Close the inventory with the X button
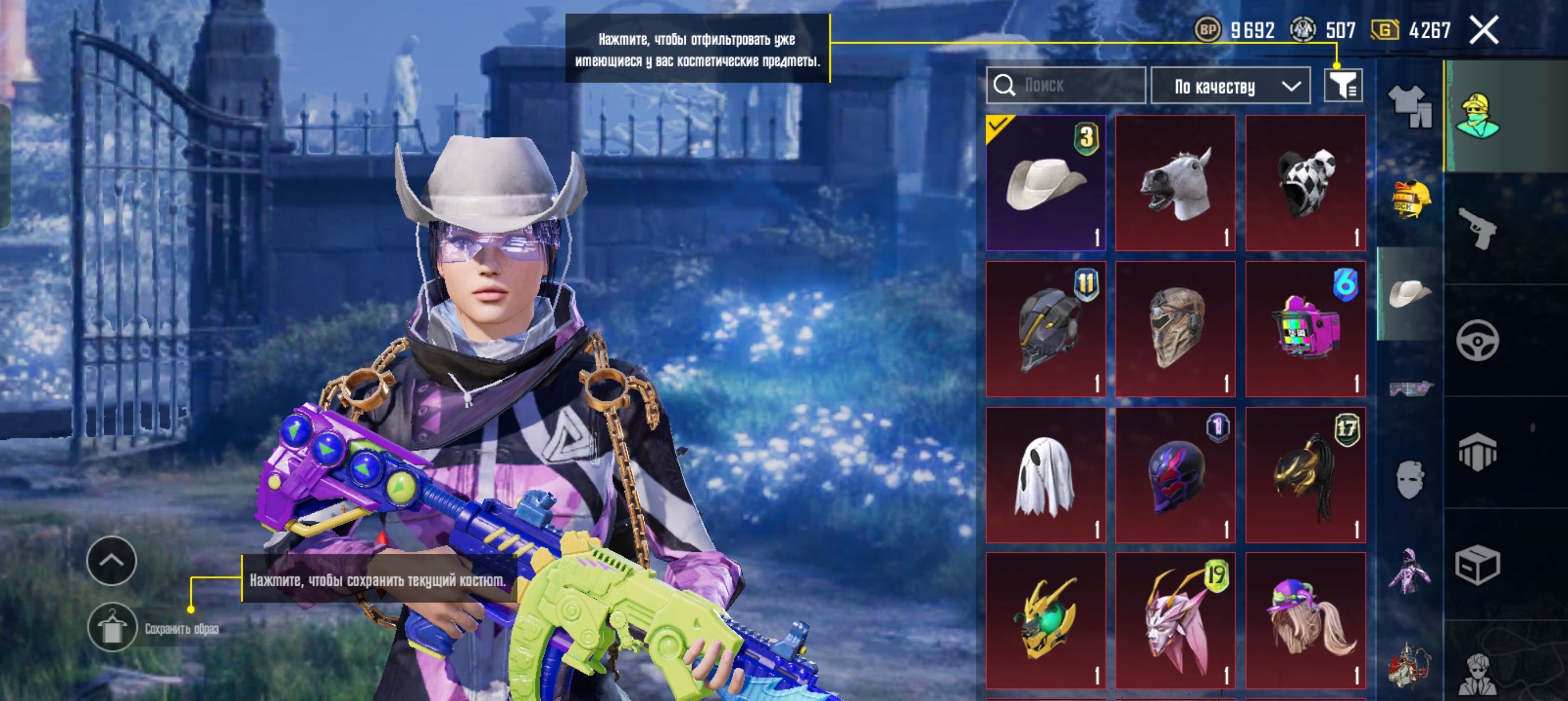The height and width of the screenshot is (701, 1568). [1483, 31]
